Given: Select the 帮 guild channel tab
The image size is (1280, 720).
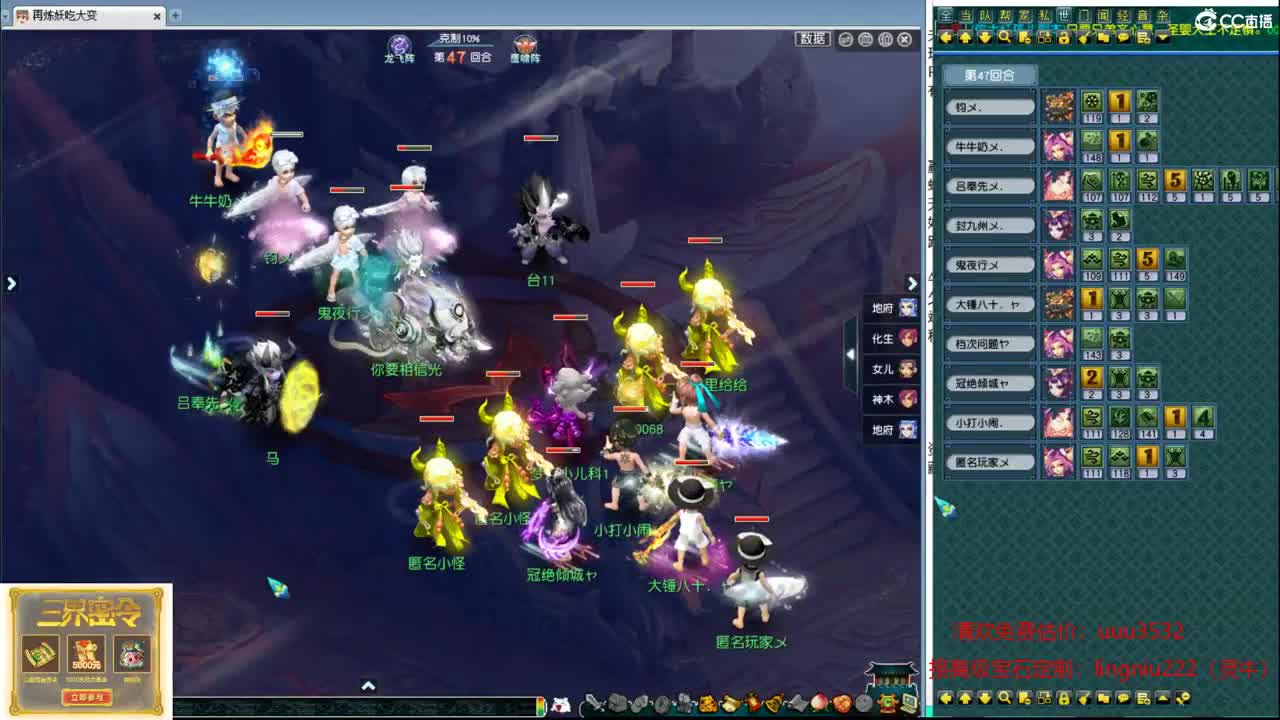Looking at the screenshot, I should (1006, 15).
